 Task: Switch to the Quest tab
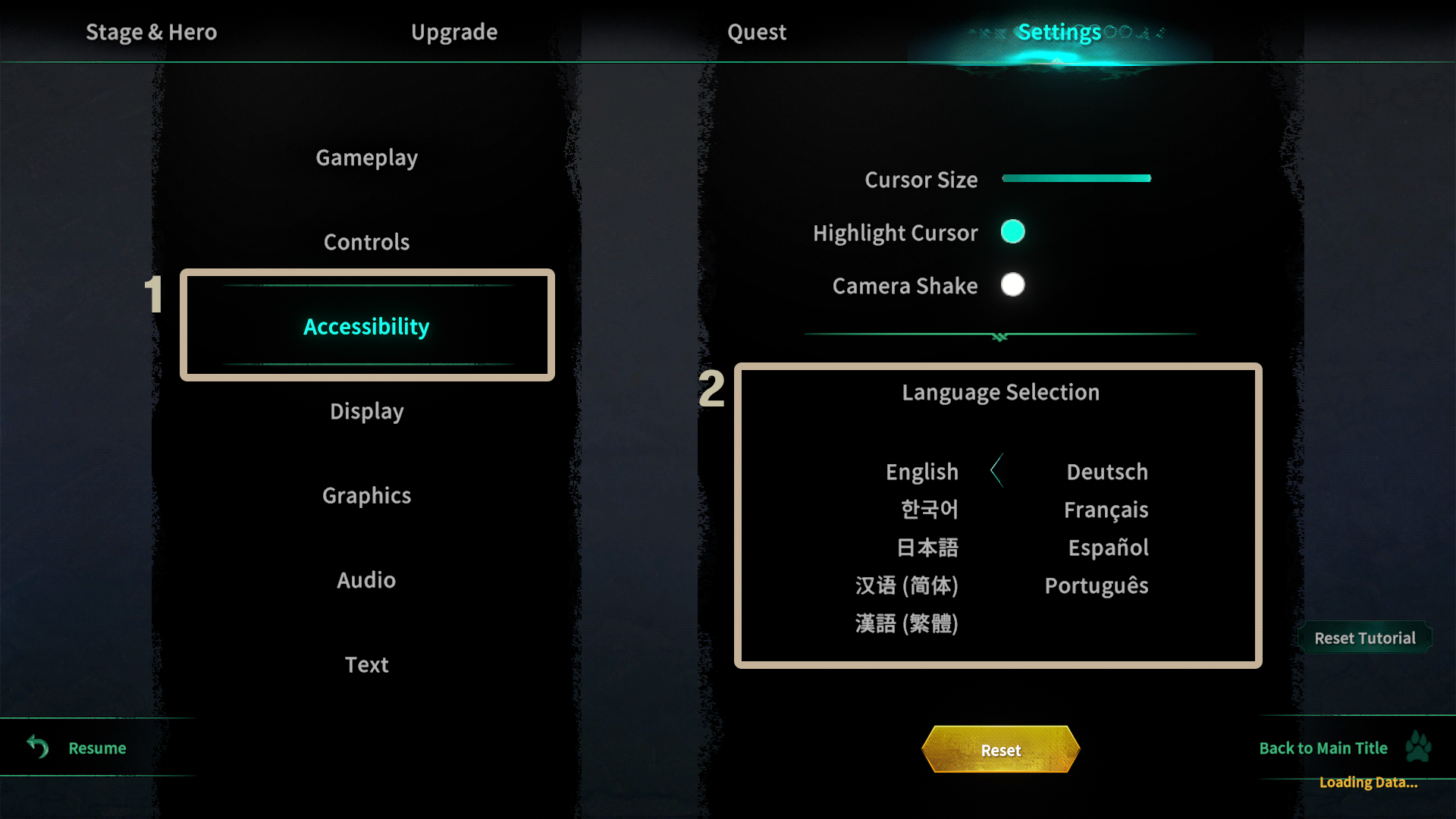pyautogui.click(x=756, y=32)
